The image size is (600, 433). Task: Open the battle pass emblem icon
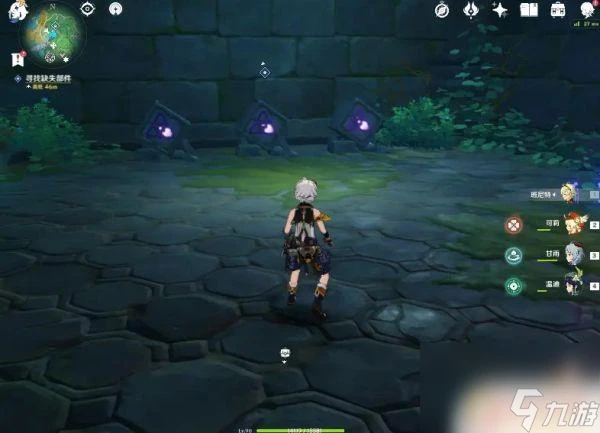pos(472,10)
